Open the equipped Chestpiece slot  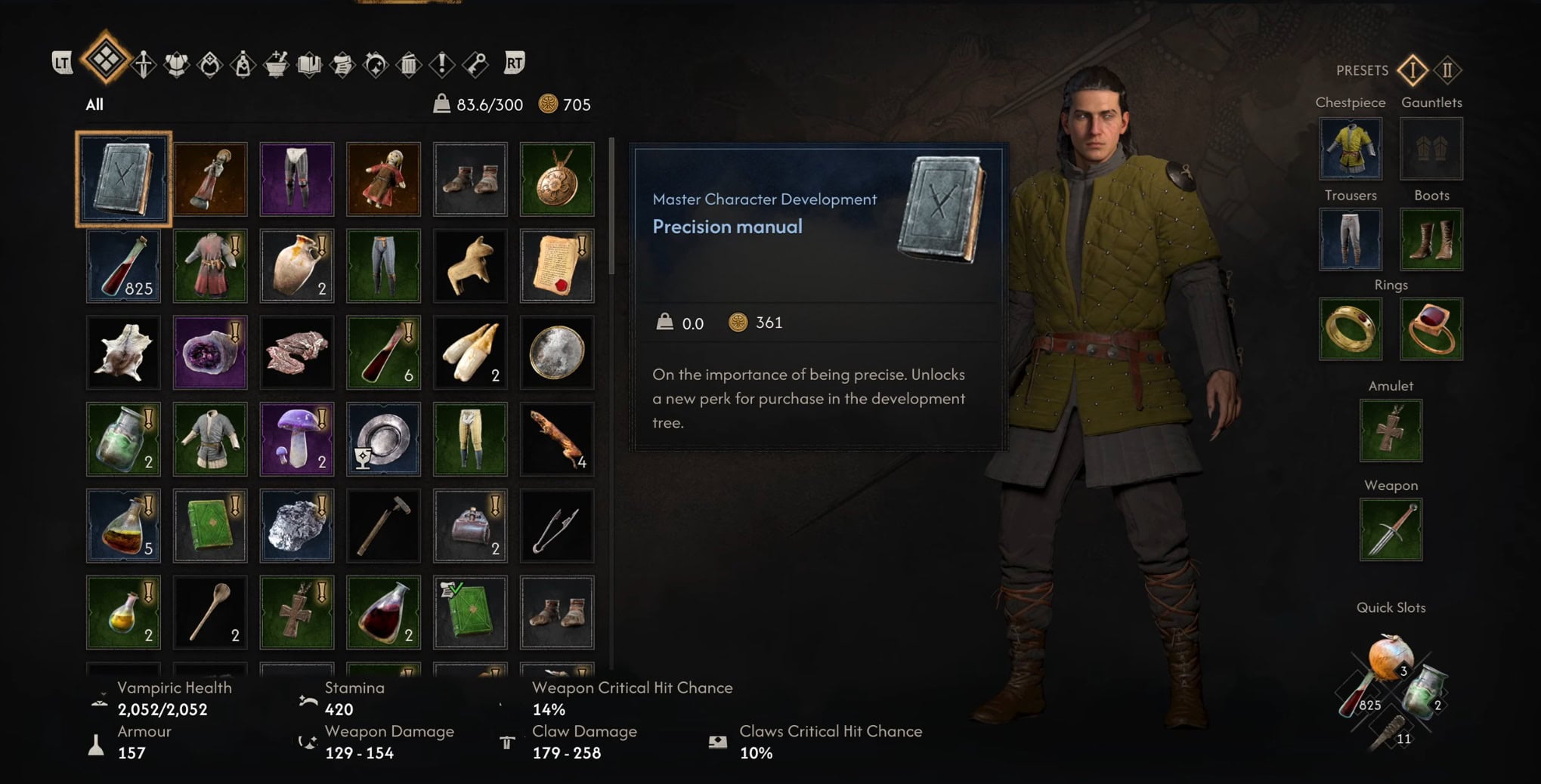click(1351, 149)
